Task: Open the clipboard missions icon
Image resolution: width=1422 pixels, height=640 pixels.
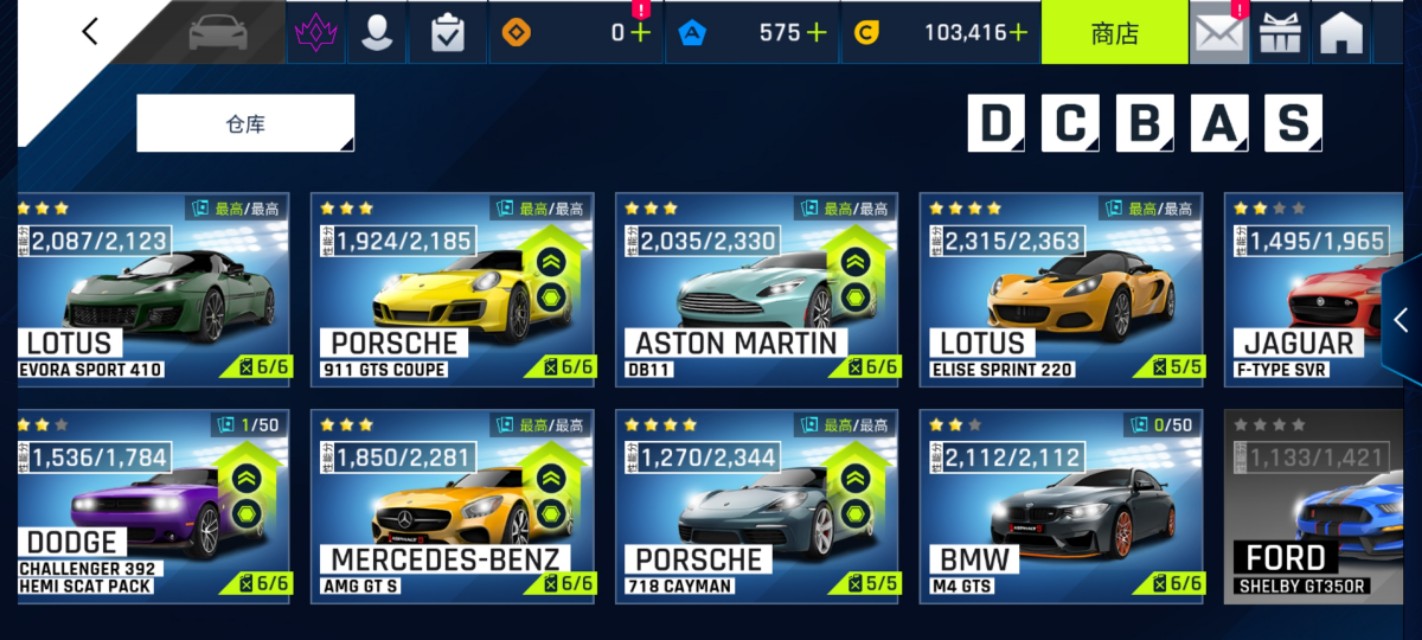Action: (447, 33)
